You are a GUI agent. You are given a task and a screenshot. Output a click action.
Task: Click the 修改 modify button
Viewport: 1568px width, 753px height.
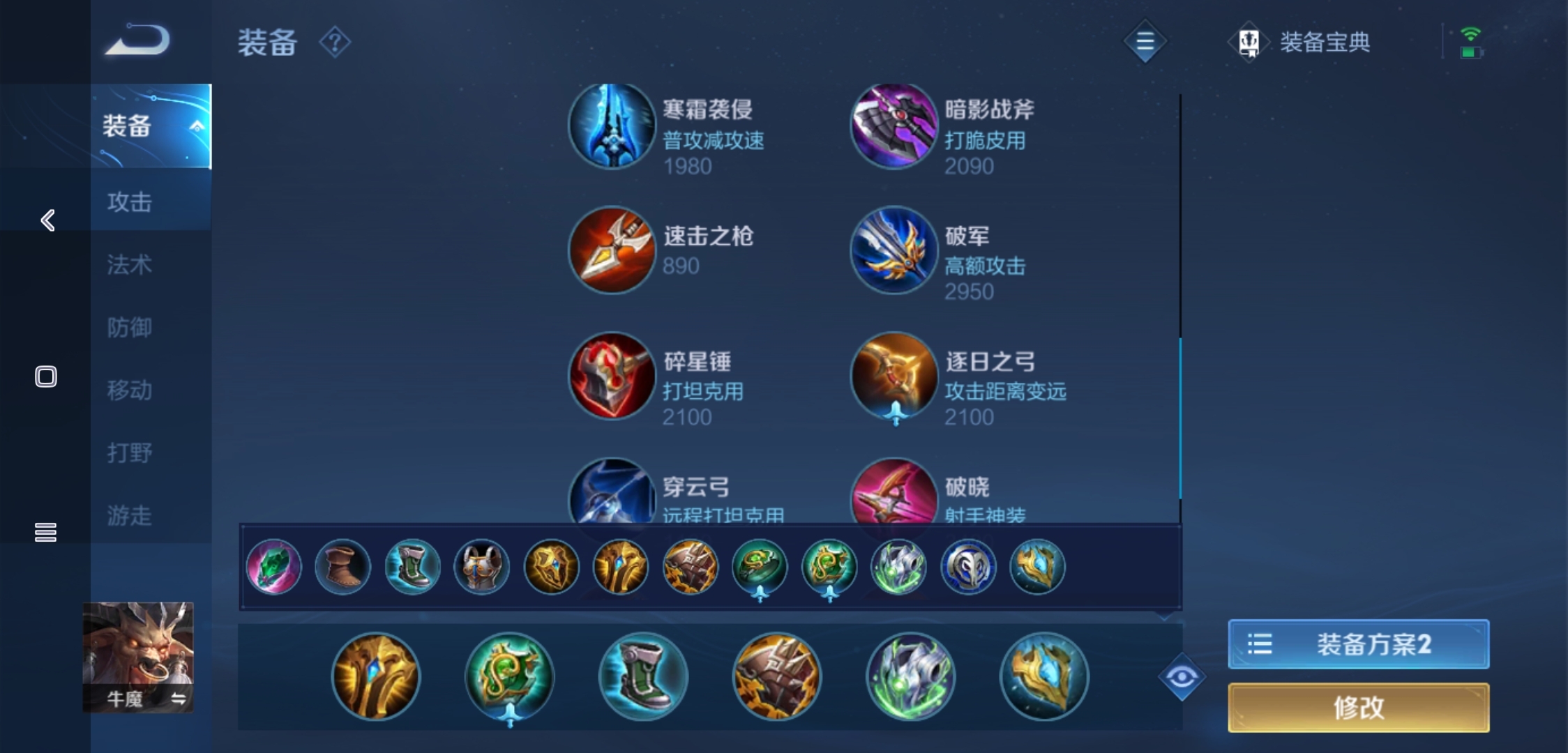pos(1357,707)
